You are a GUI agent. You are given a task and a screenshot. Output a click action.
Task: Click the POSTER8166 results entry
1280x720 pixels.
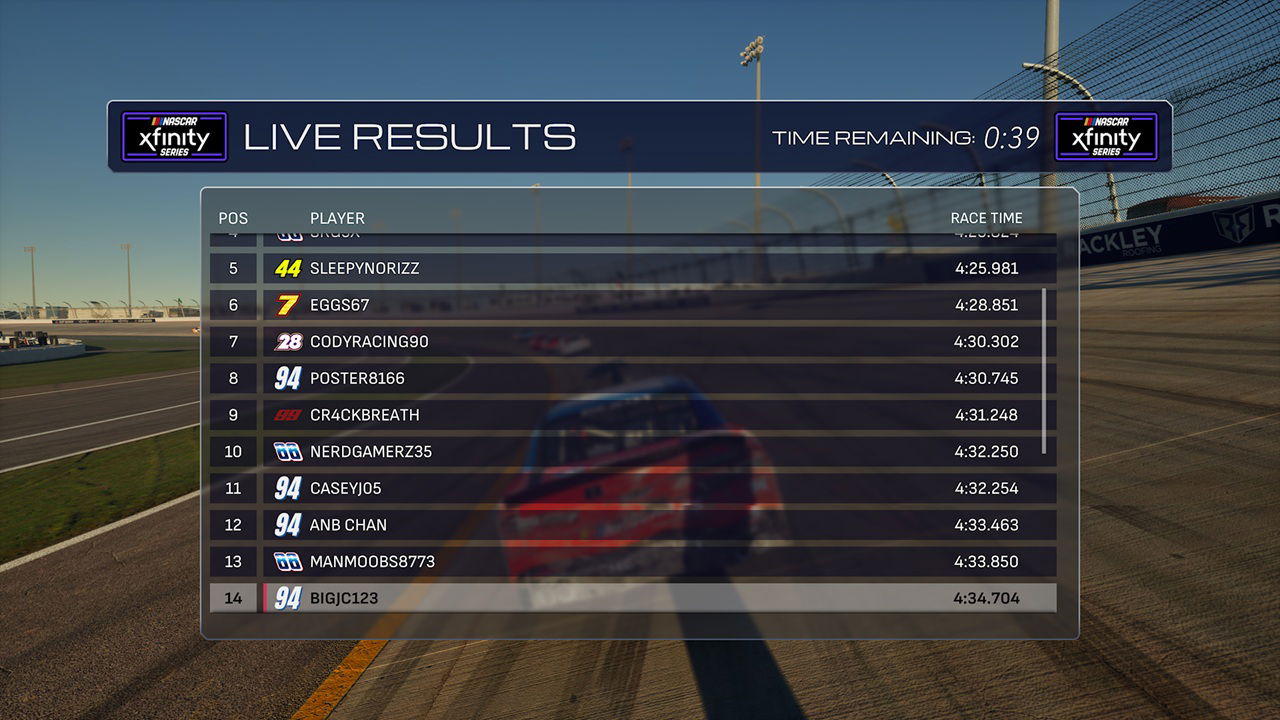[x=632, y=378]
